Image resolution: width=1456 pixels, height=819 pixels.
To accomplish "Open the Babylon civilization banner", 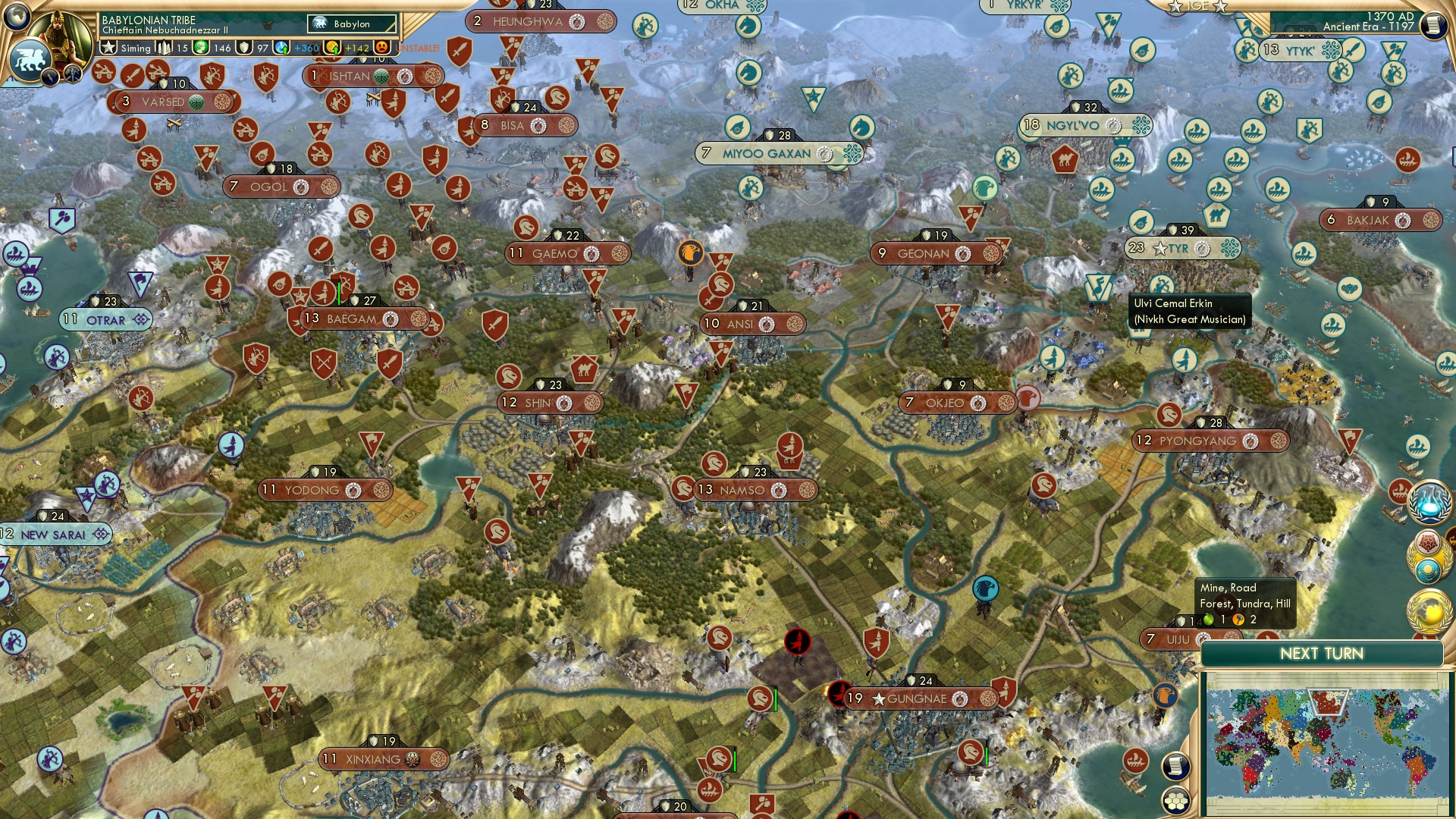I will 351,25.
